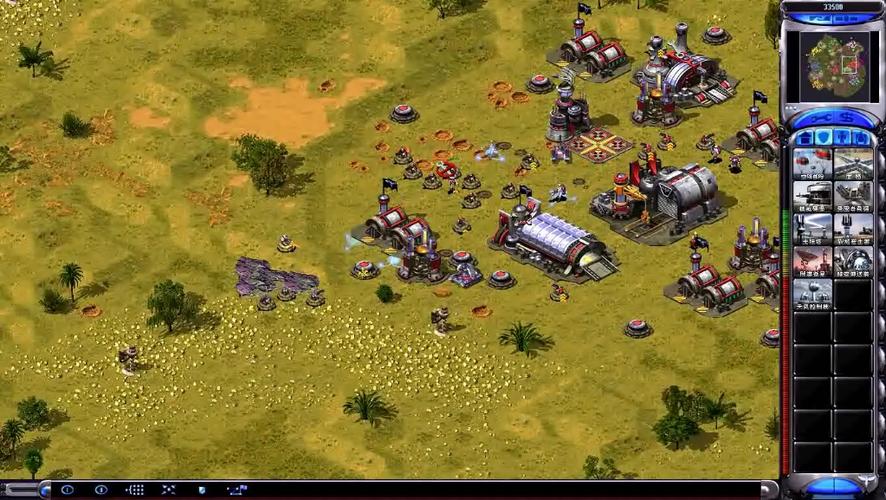
Task: Click the waypoint path command icon
Action: point(236,490)
